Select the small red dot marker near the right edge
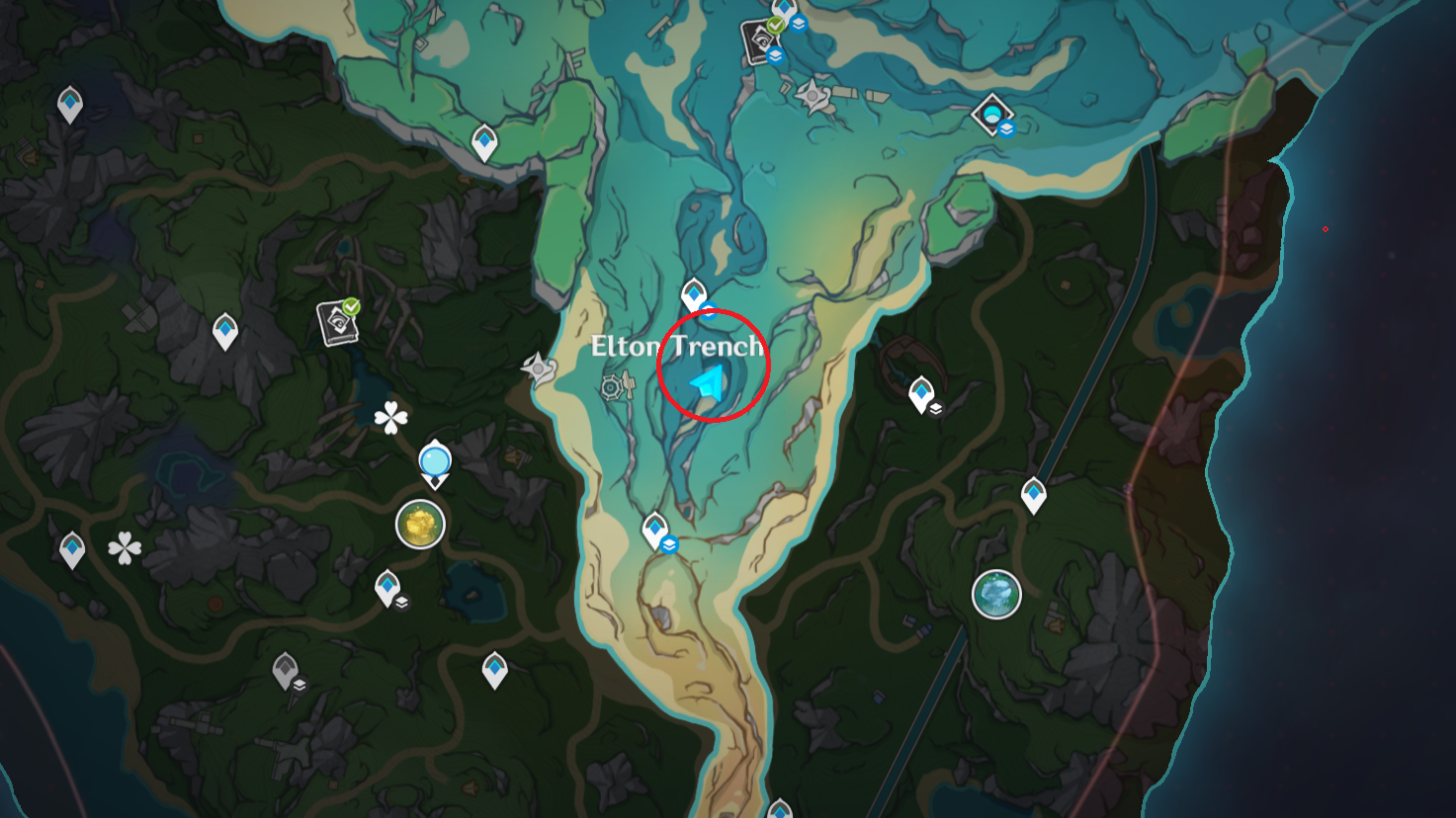 point(1325,228)
